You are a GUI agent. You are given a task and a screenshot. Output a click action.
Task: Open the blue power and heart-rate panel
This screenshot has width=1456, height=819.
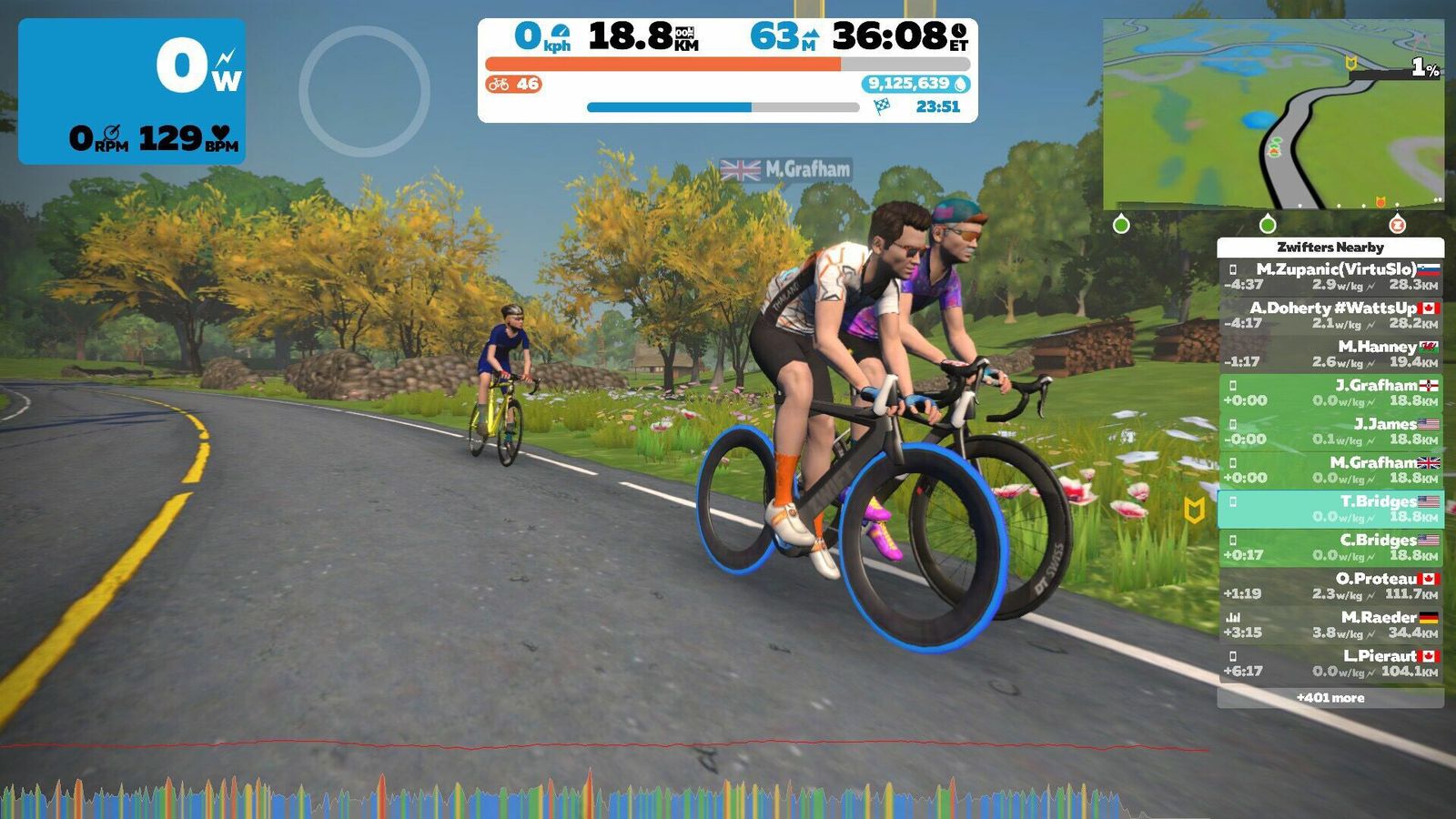point(132,91)
